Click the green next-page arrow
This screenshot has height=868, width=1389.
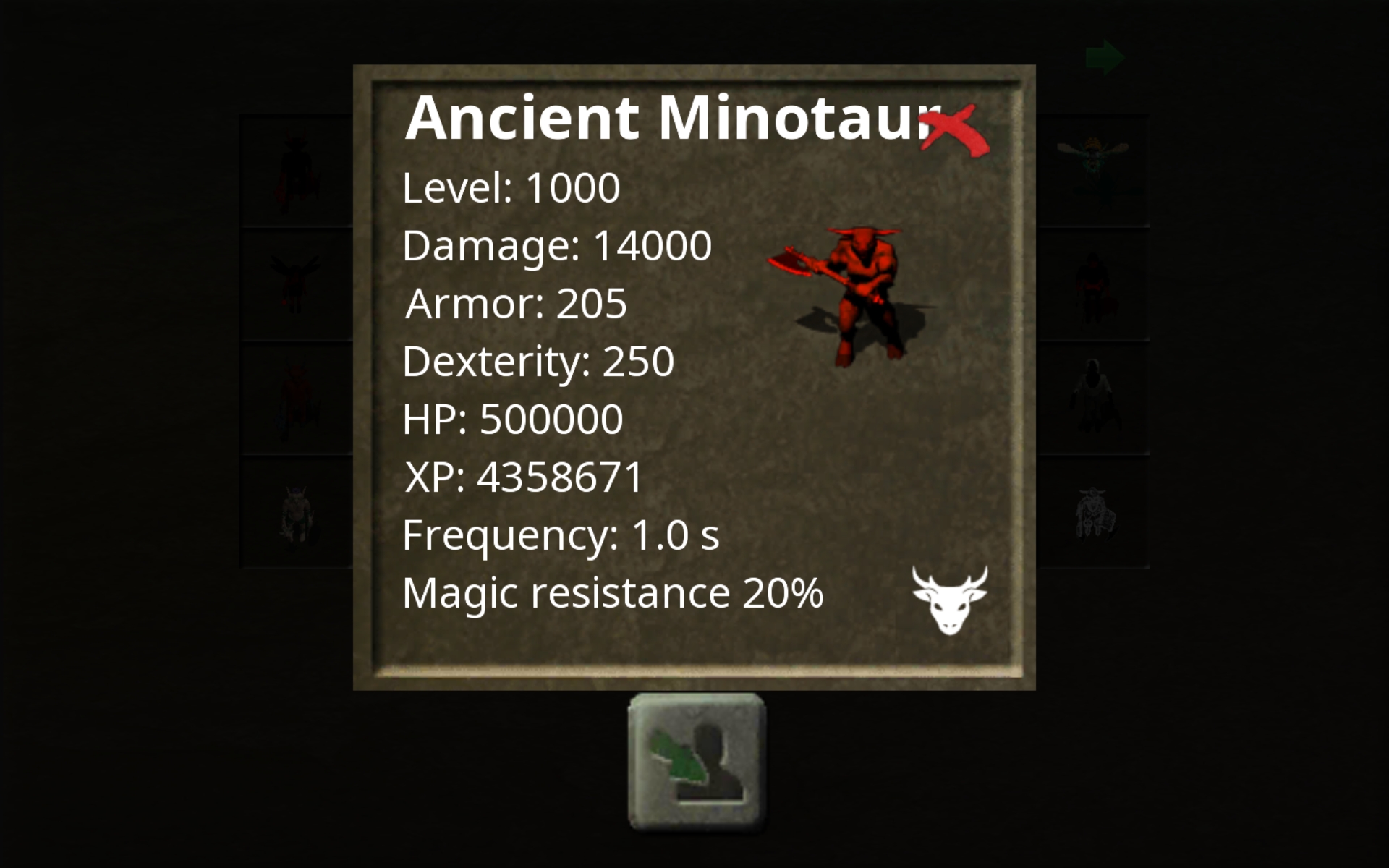[1105, 56]
